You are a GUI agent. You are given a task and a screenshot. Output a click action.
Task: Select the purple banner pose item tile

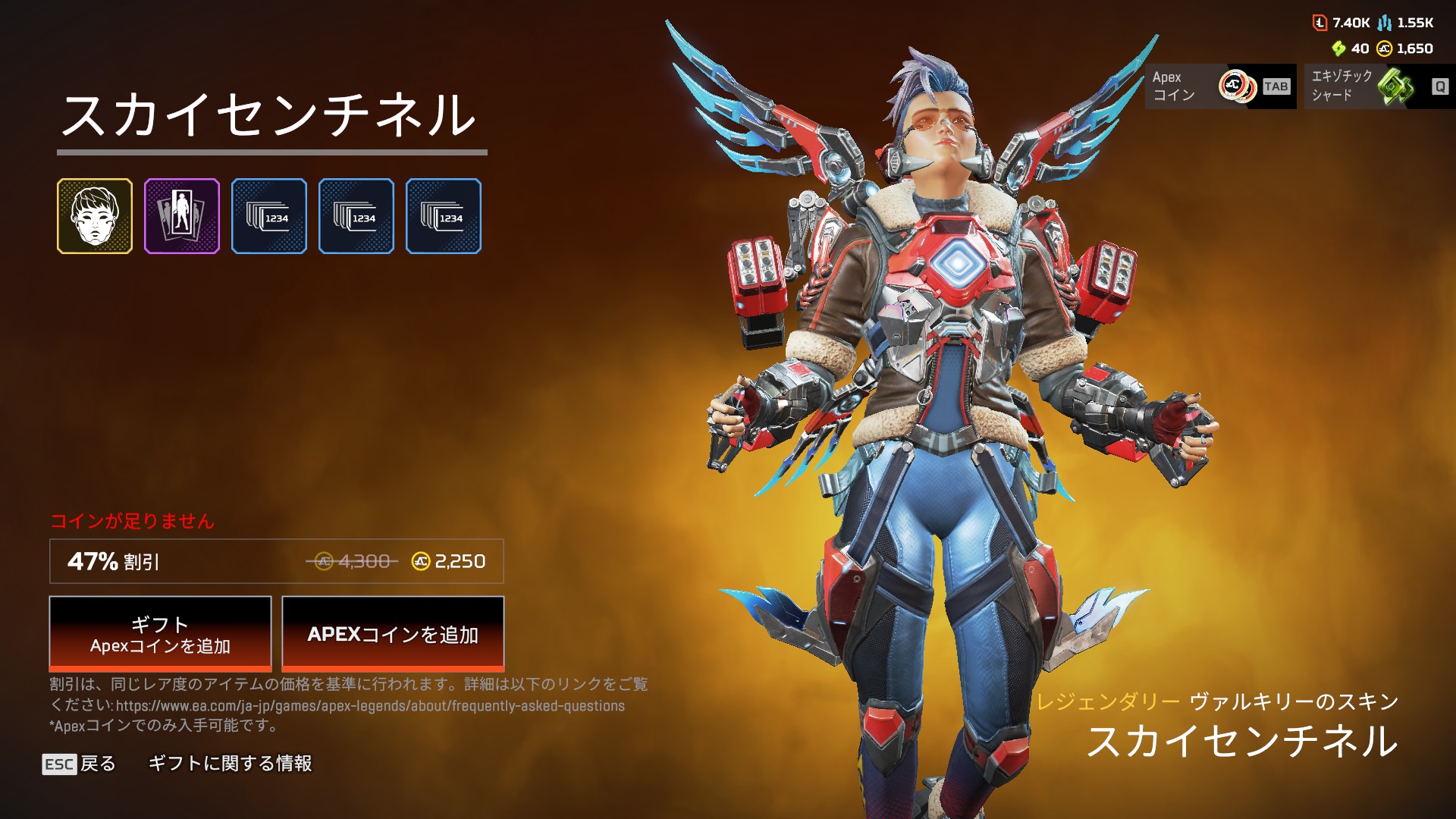coord(182,216)
